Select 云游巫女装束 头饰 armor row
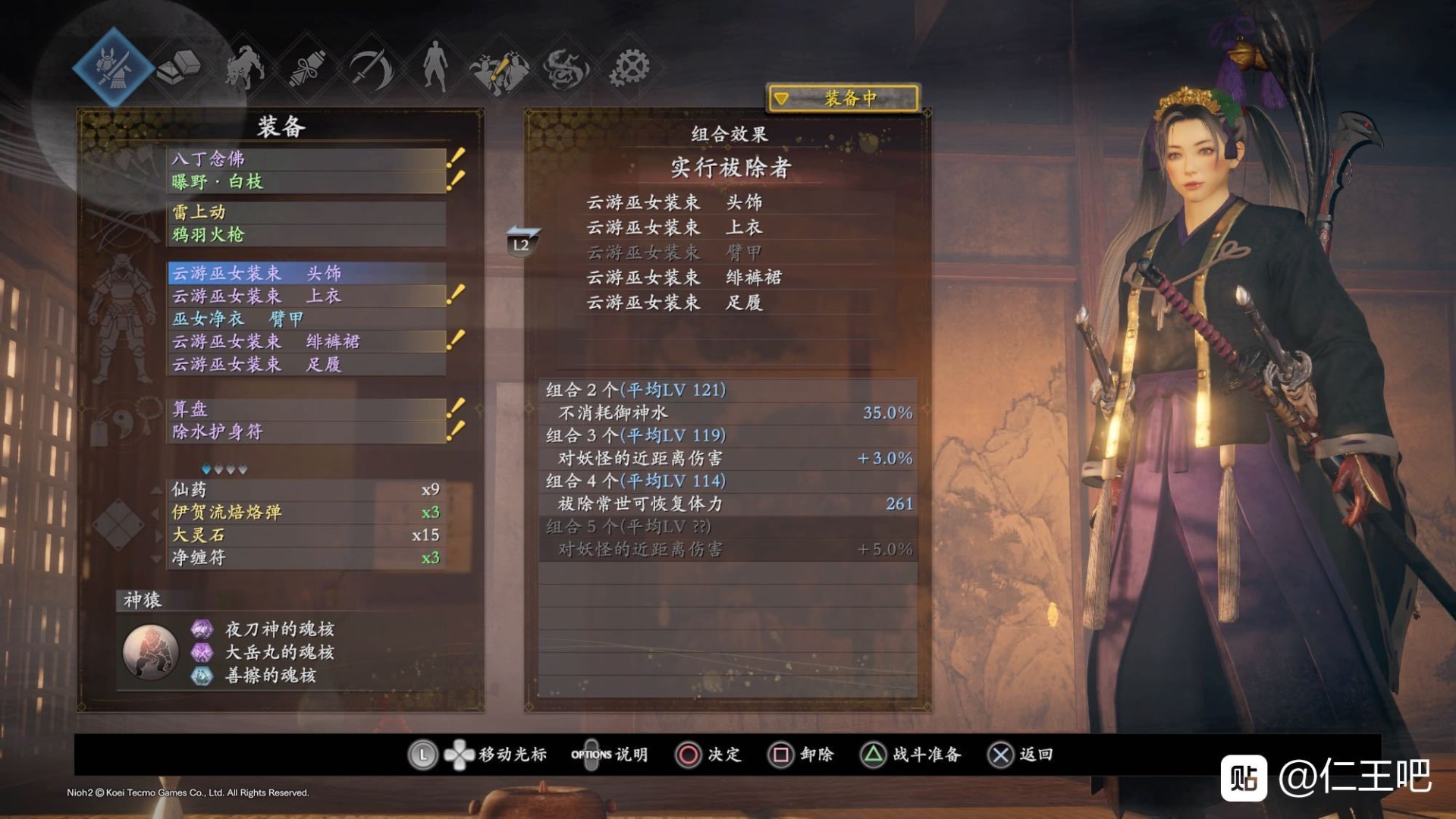The width and height of the screenshot is (1456, 819). point(306,273)
